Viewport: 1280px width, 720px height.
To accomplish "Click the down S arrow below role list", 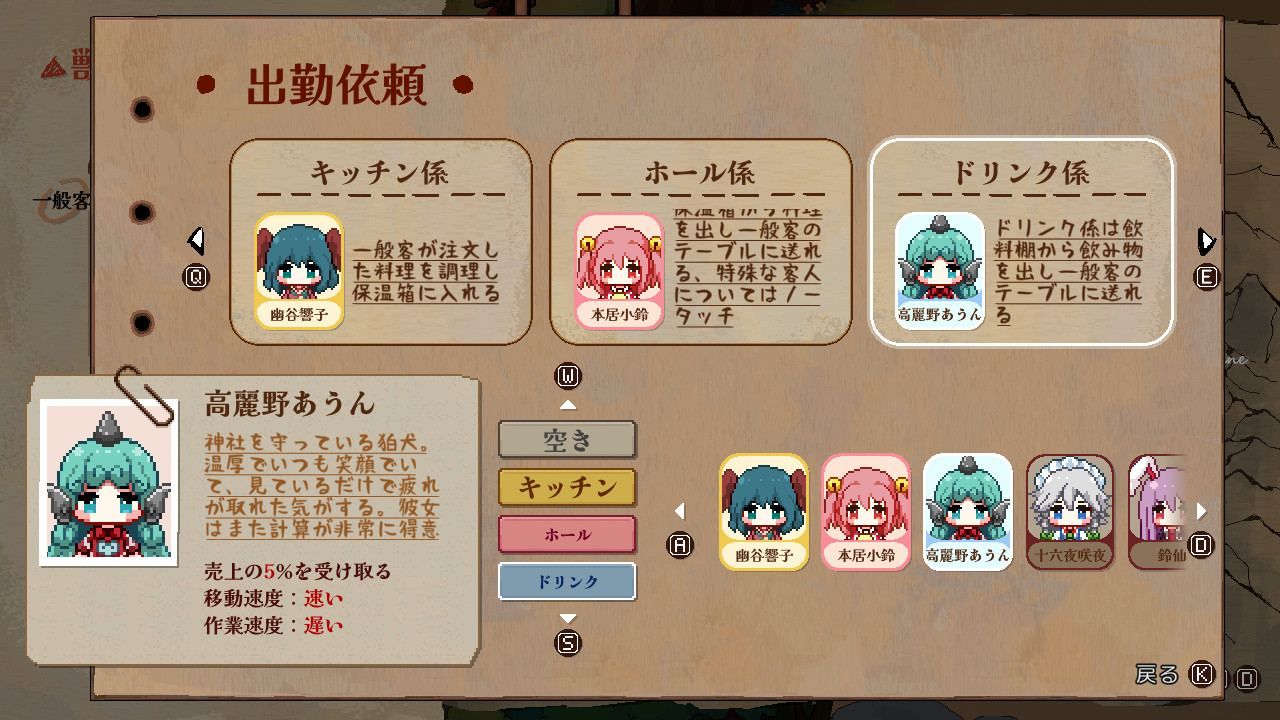I will [568, 618].
